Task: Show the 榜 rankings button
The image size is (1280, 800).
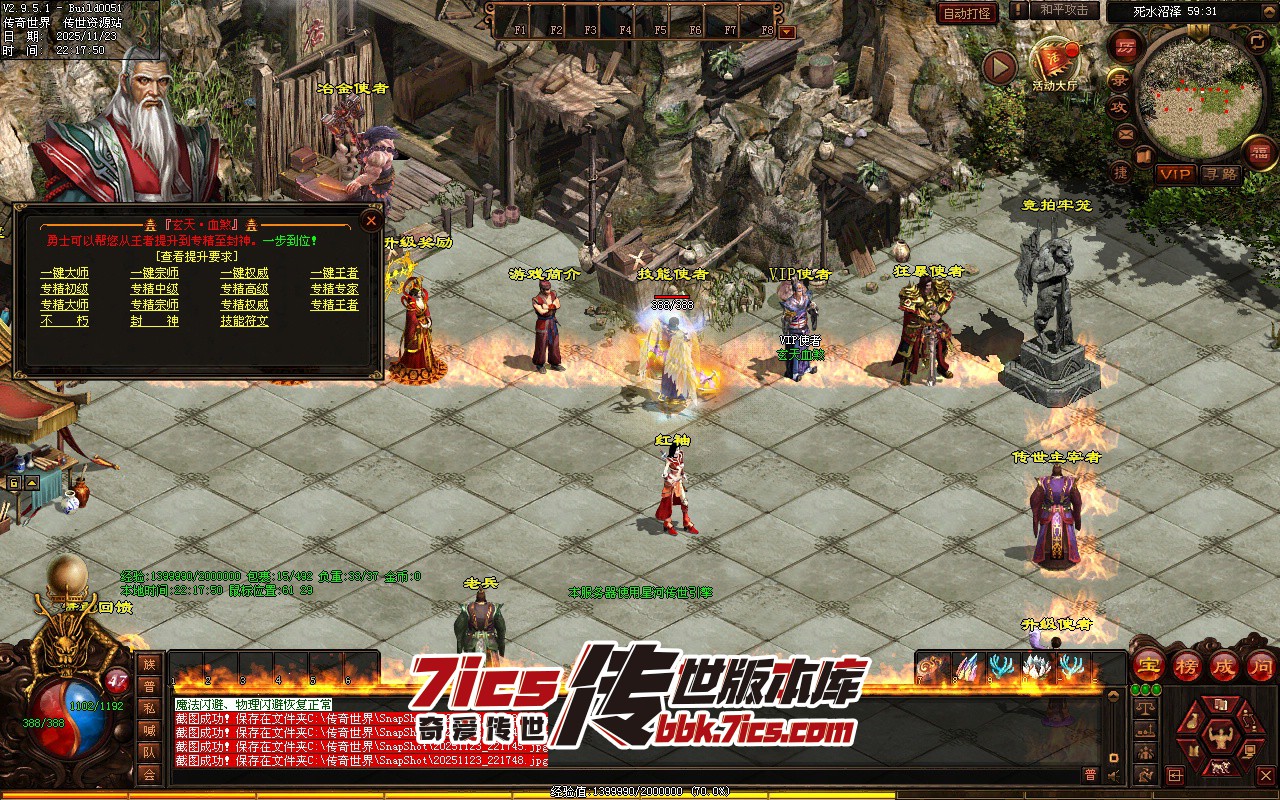Action: (1187, 665)
